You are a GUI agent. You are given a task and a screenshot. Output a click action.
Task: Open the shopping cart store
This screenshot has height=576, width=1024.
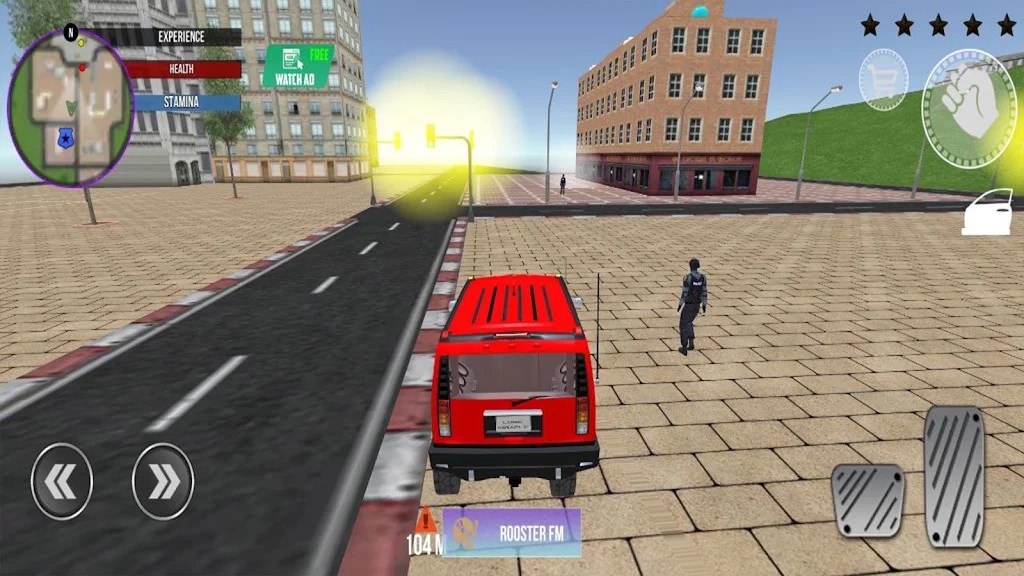(x=883, y=80)
